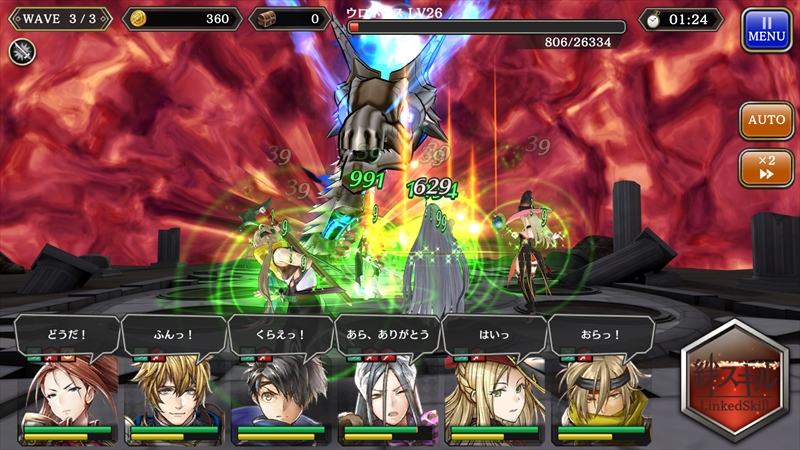Activate the ×2 speed button
The width and height of the screenshot is (800, 450).
(766, 167)
